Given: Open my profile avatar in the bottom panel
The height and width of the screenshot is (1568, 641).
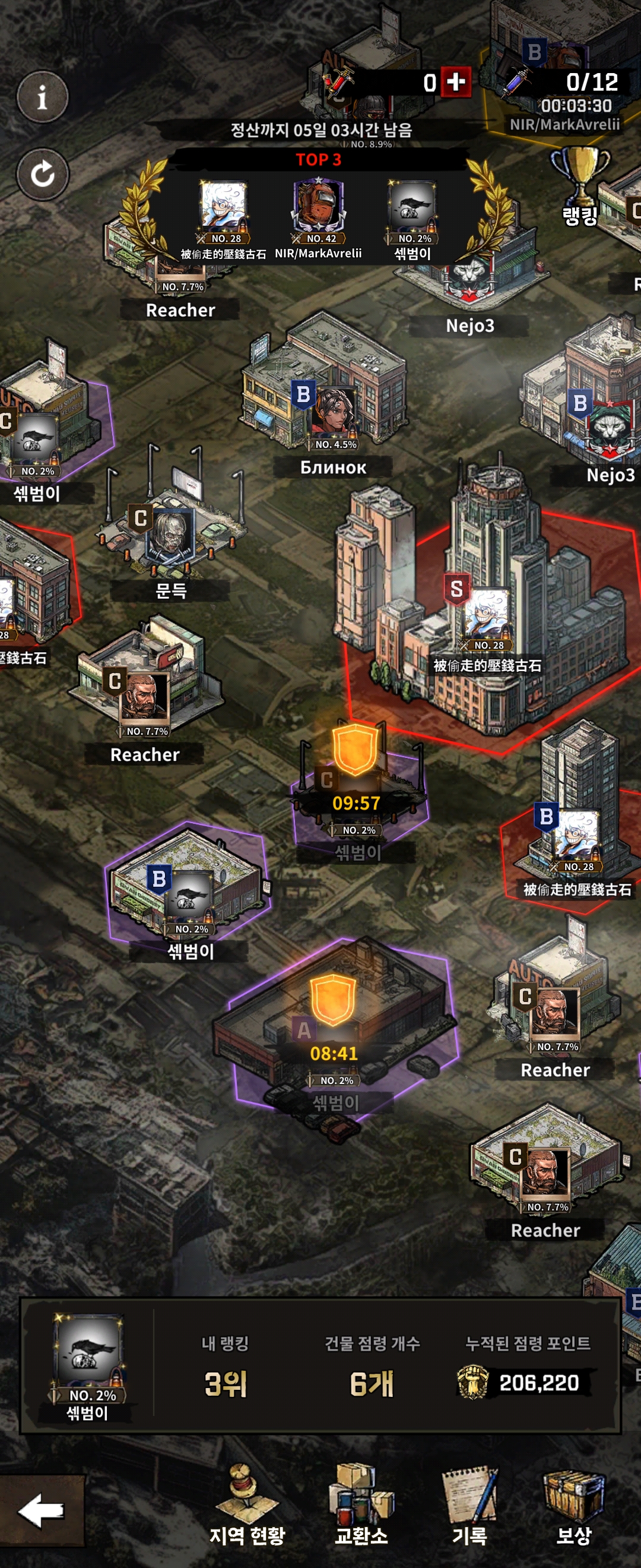Looking at the screenshot, I should 88,1355.
